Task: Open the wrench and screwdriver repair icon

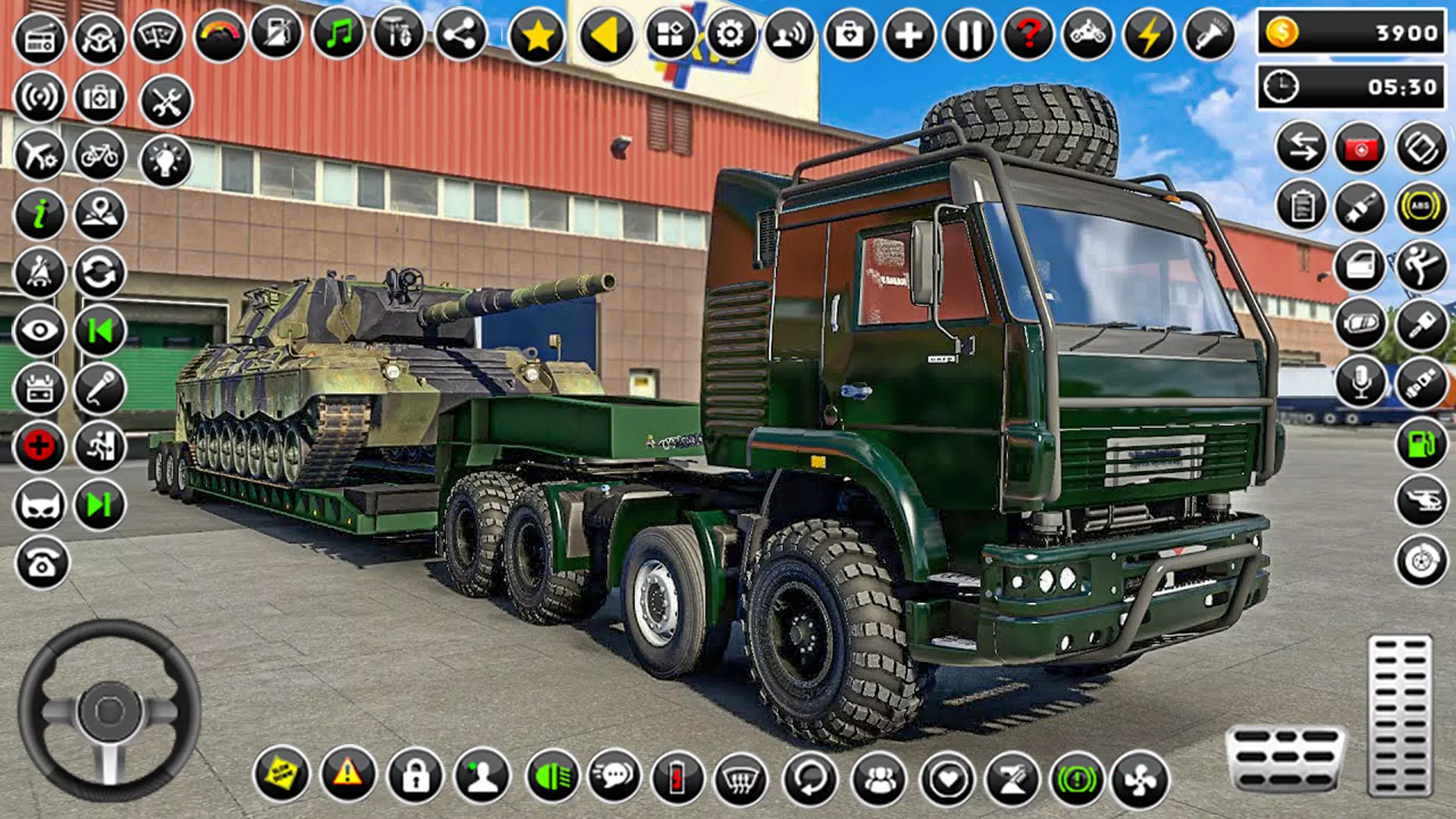Action: 166,101
